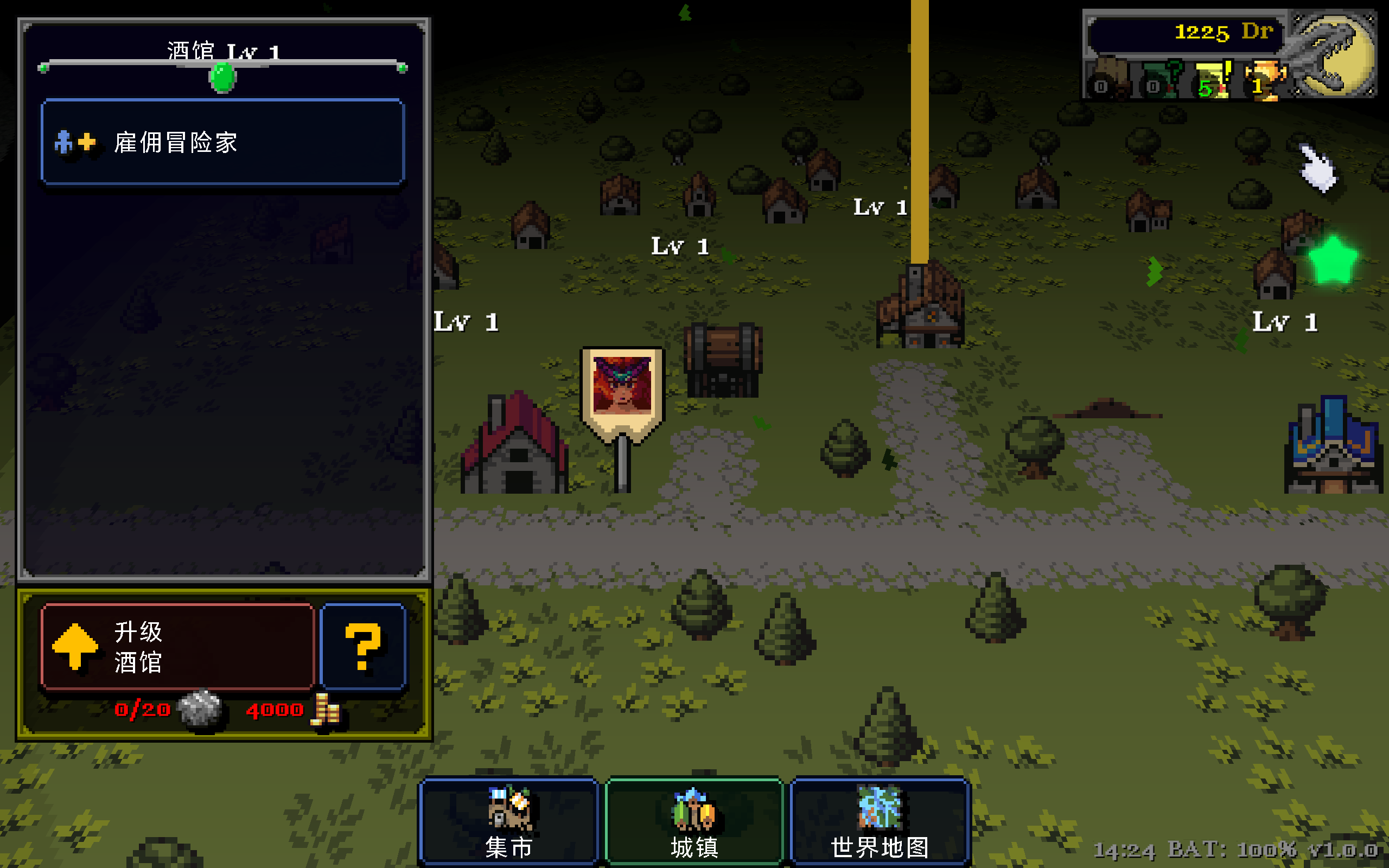This screenshot has width=1389, height=868.
Task: Click the brown sack icon in the HUD
Action: point(1109,81)
